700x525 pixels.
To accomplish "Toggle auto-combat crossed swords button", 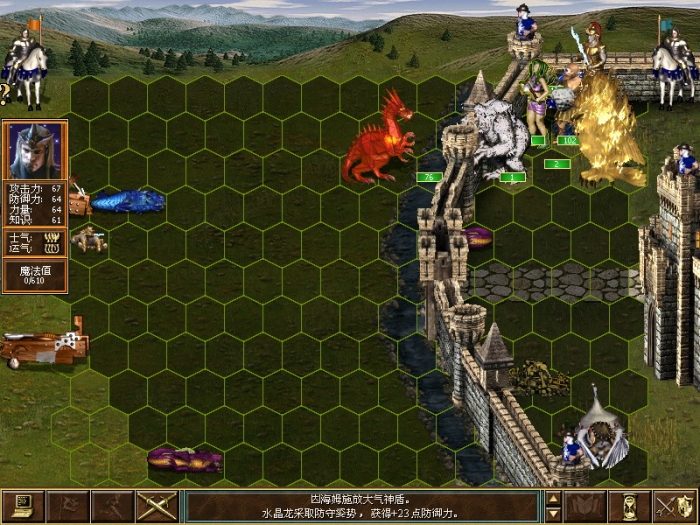I will click(157, 507).
